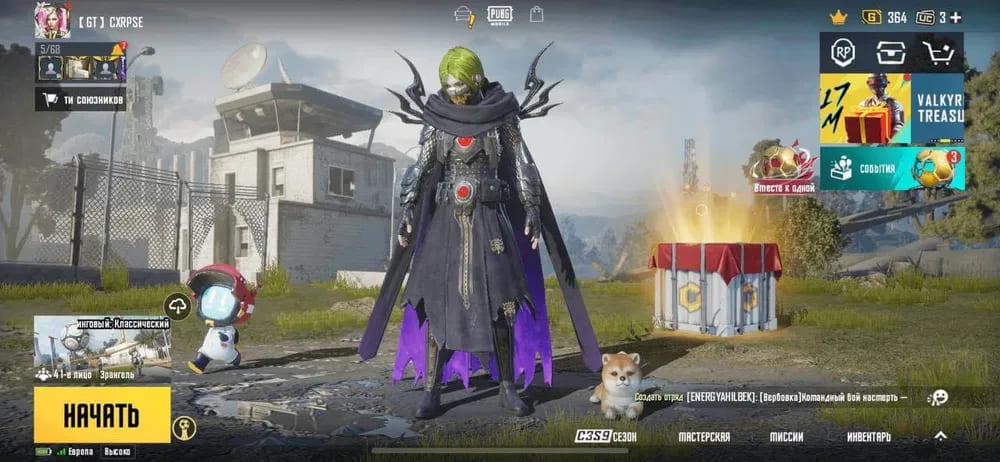This screenshot has width=1000, height=462.
Task: Open the союзников clan flag panel
Action: tap(80, 99)
